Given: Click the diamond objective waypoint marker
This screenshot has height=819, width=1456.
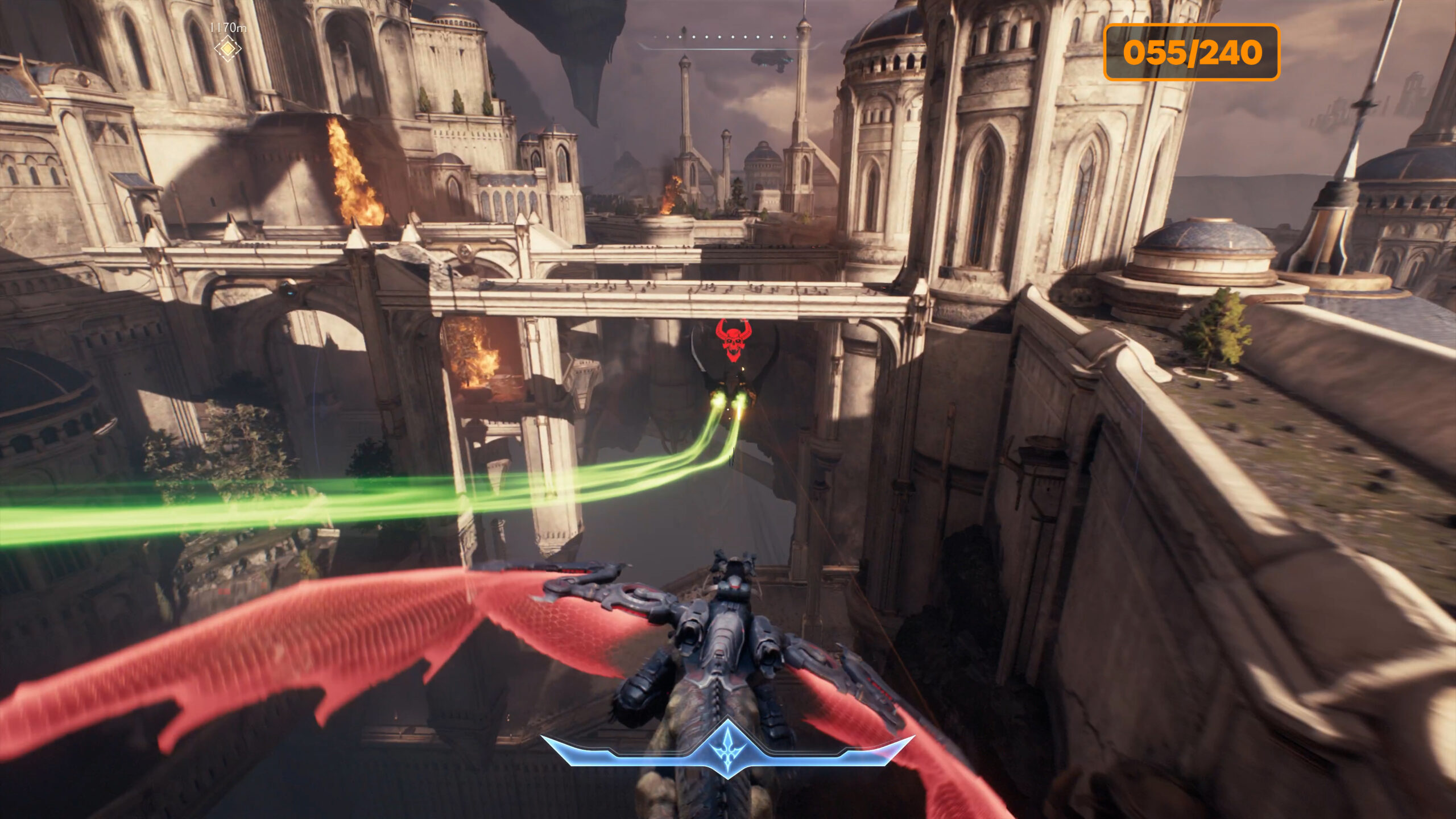Looking at the screenshot, I should pyautogui.click(x=227, y=49).
